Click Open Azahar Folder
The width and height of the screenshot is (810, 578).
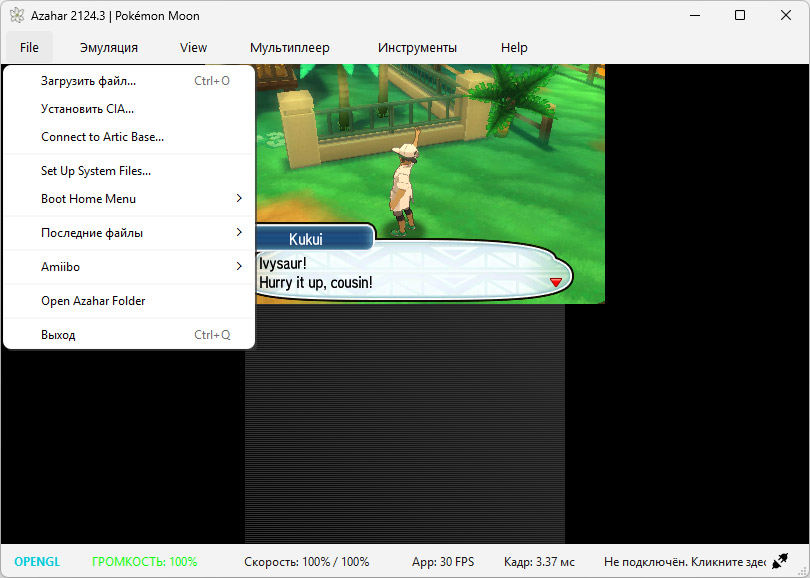click(93, 301)
